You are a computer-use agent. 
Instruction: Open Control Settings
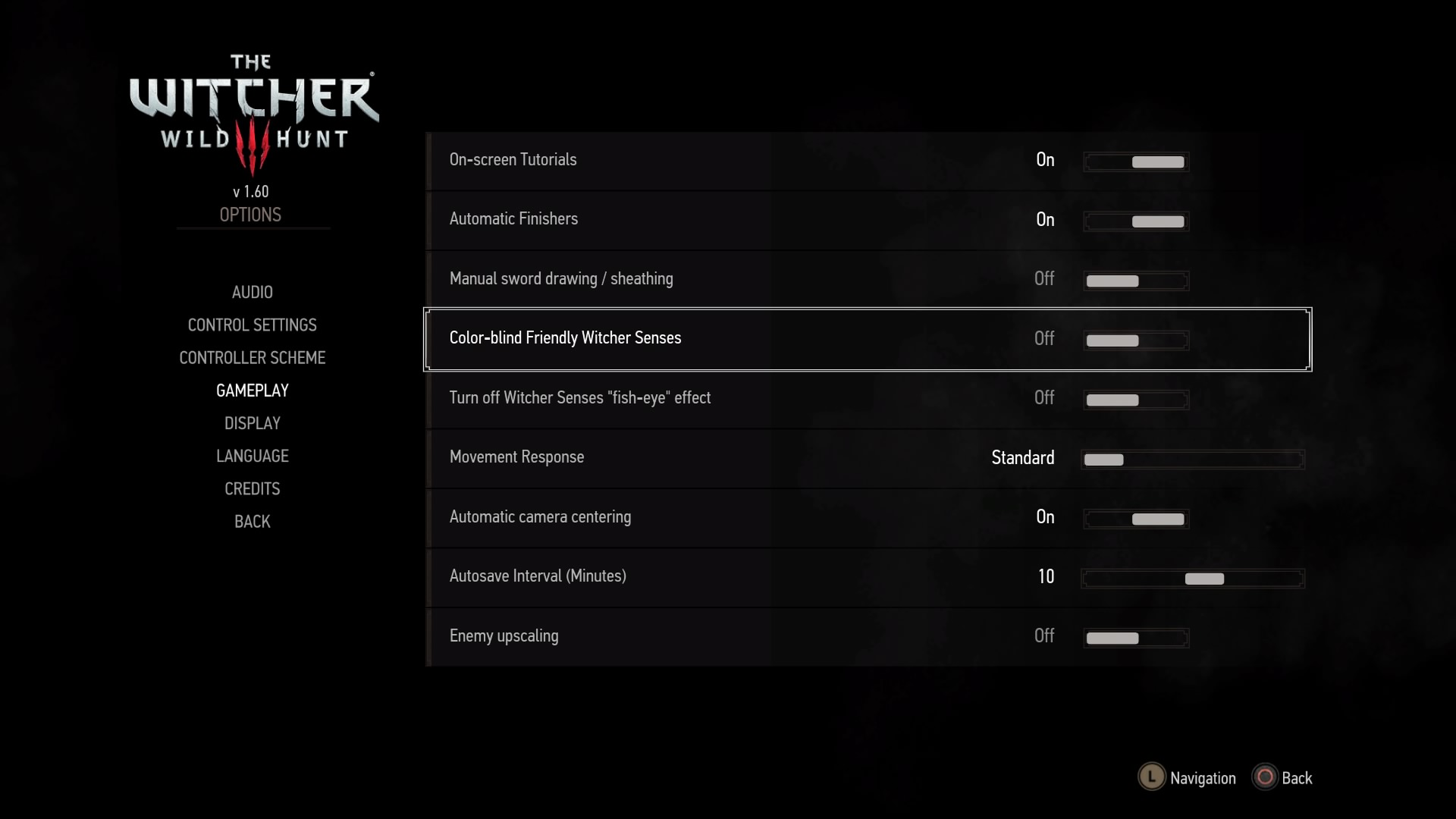click(x=252, y=325)
